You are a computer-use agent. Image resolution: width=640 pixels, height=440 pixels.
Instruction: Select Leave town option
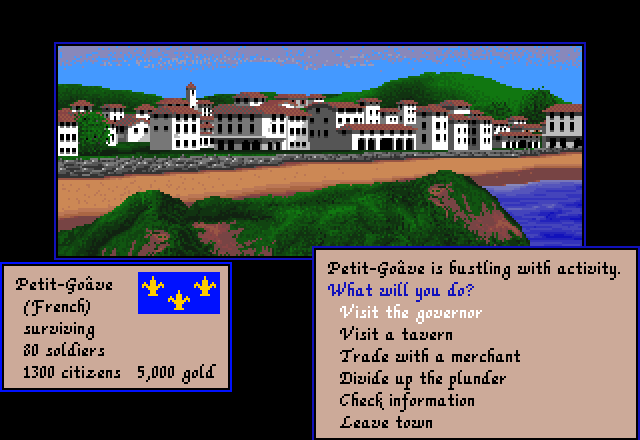tap(387, 423)
